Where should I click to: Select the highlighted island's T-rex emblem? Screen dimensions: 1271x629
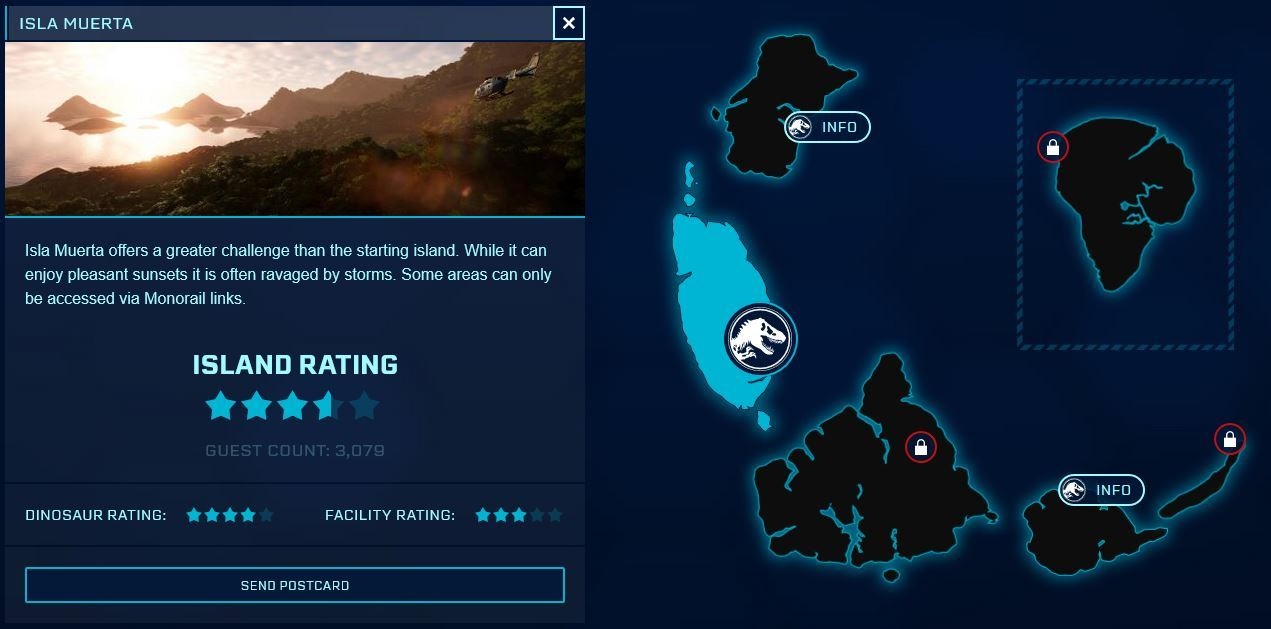pos(759,339)
